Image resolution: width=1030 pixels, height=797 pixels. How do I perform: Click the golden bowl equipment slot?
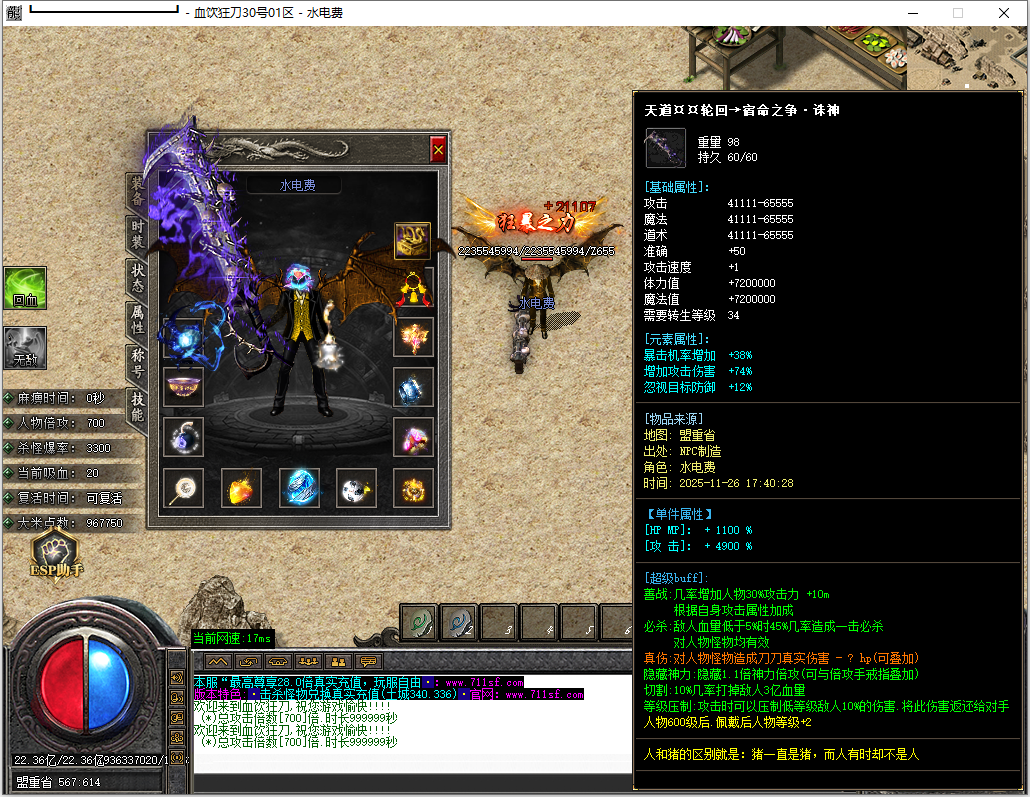click(x=183, y=386)
